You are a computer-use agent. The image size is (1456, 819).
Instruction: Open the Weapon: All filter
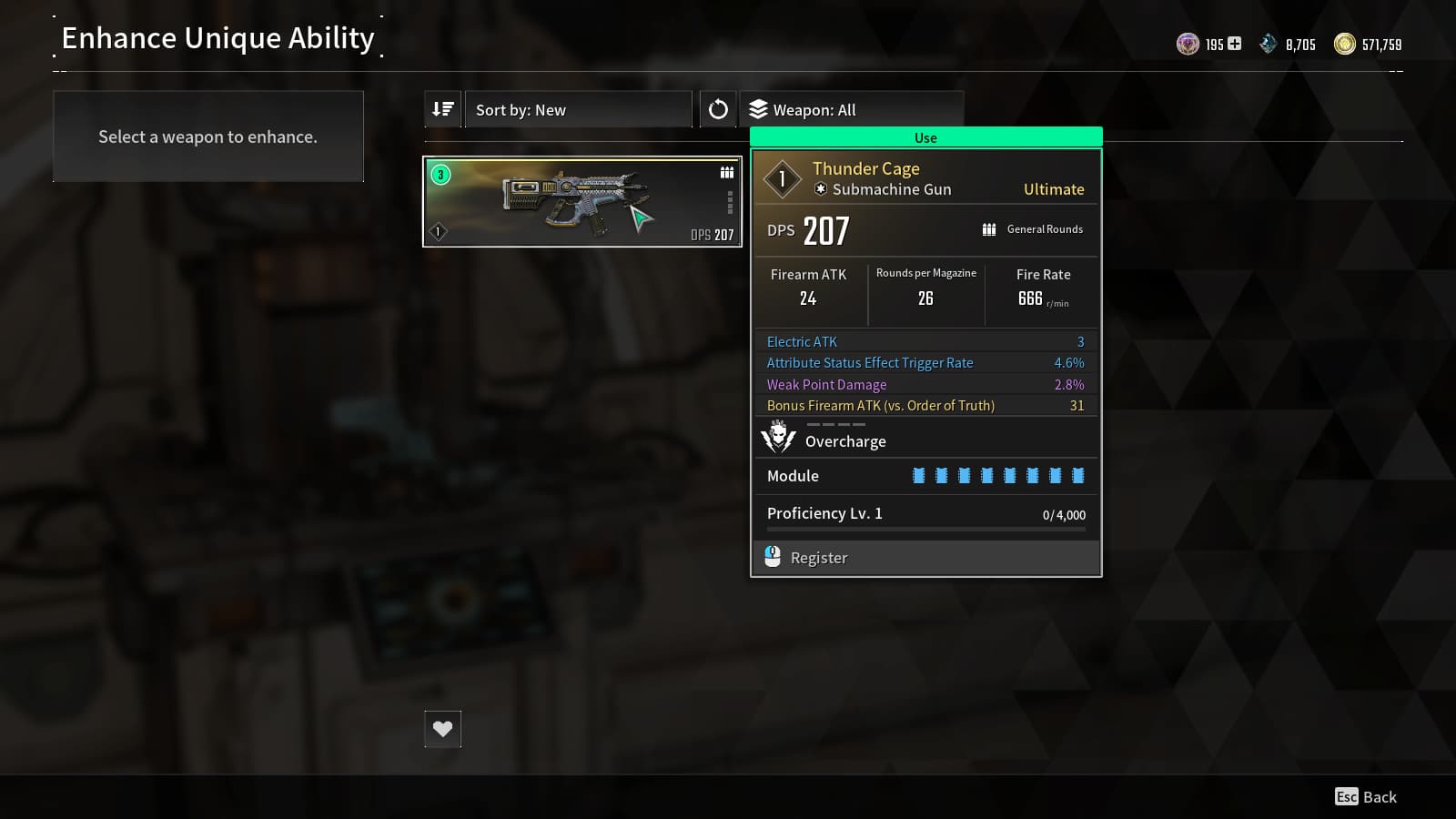tap(851, 109)
